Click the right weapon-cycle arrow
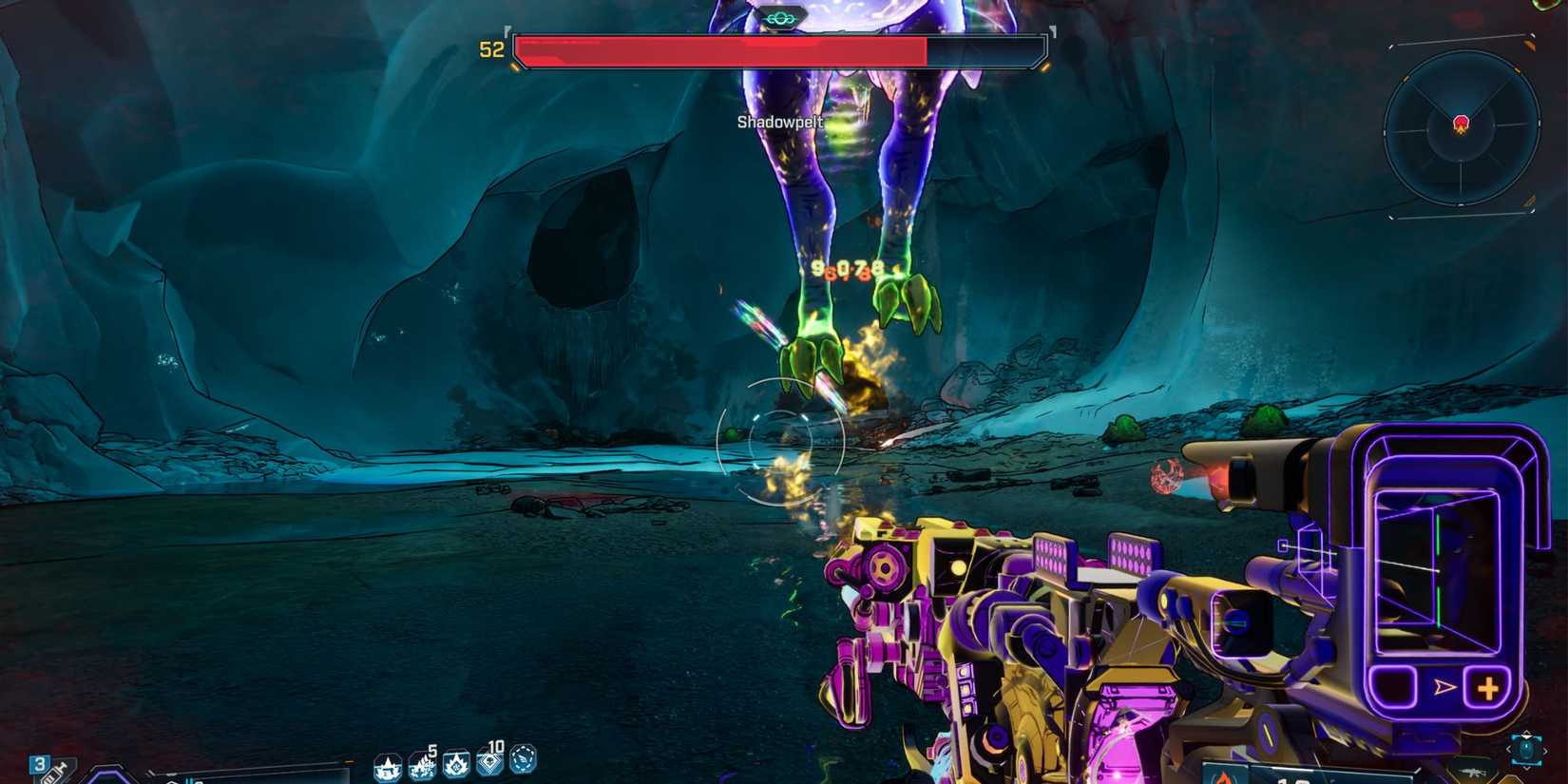This screenshot has height=784, width=1568. [1546, 749]
